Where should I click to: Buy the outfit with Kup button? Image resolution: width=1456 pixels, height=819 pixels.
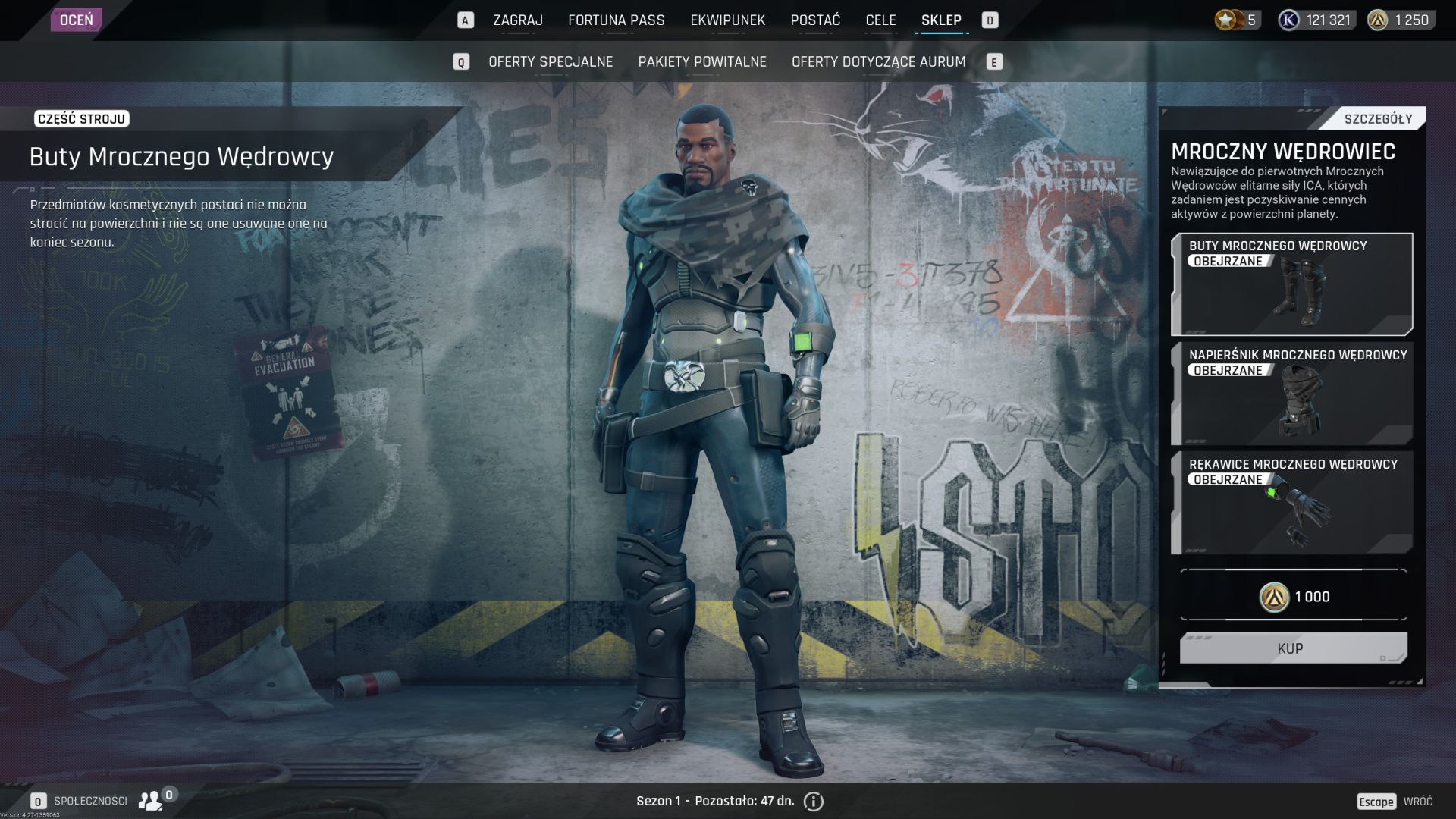coord(1292,648)
